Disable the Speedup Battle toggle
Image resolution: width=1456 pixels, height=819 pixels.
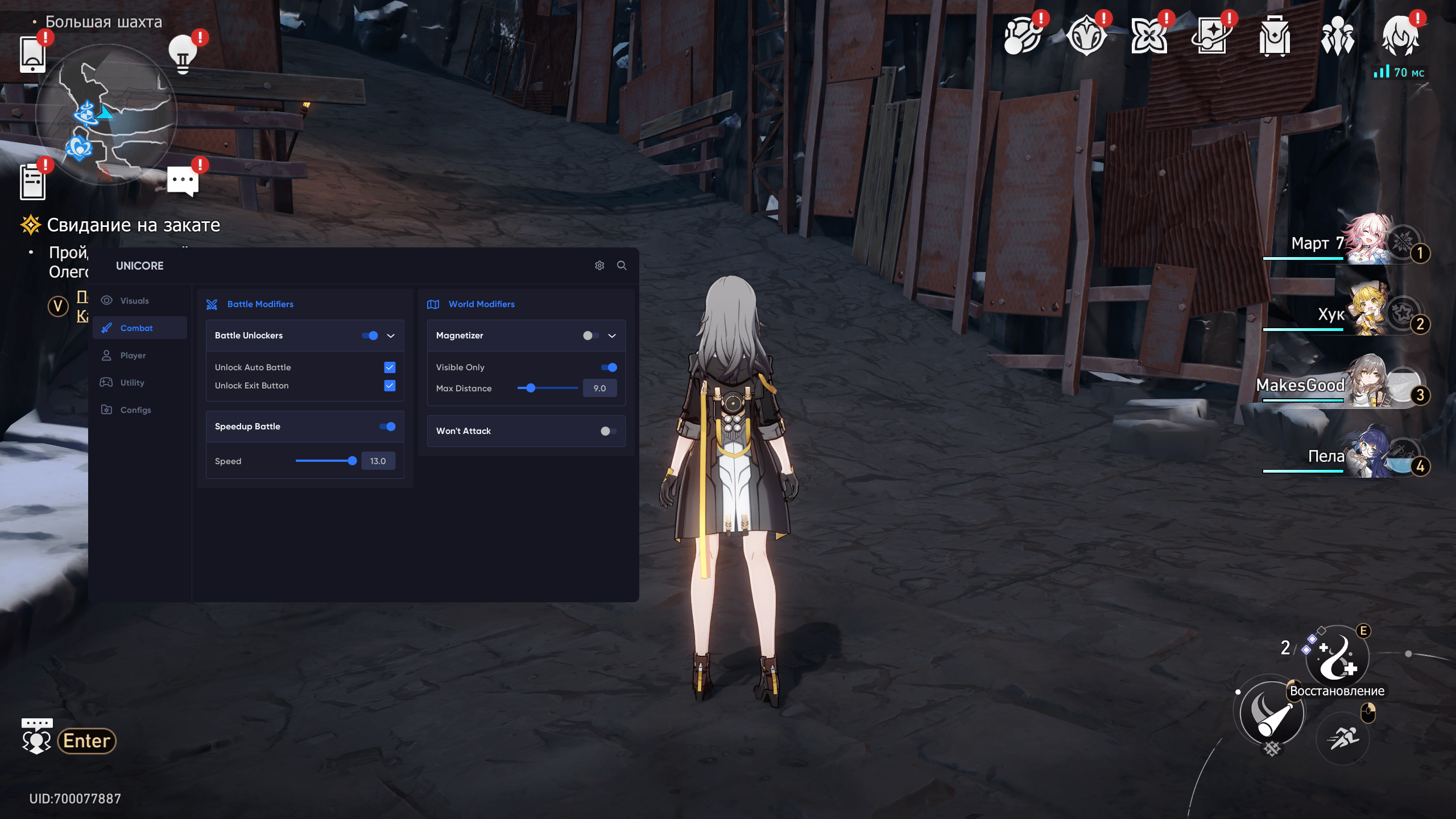tap(387, 427)
